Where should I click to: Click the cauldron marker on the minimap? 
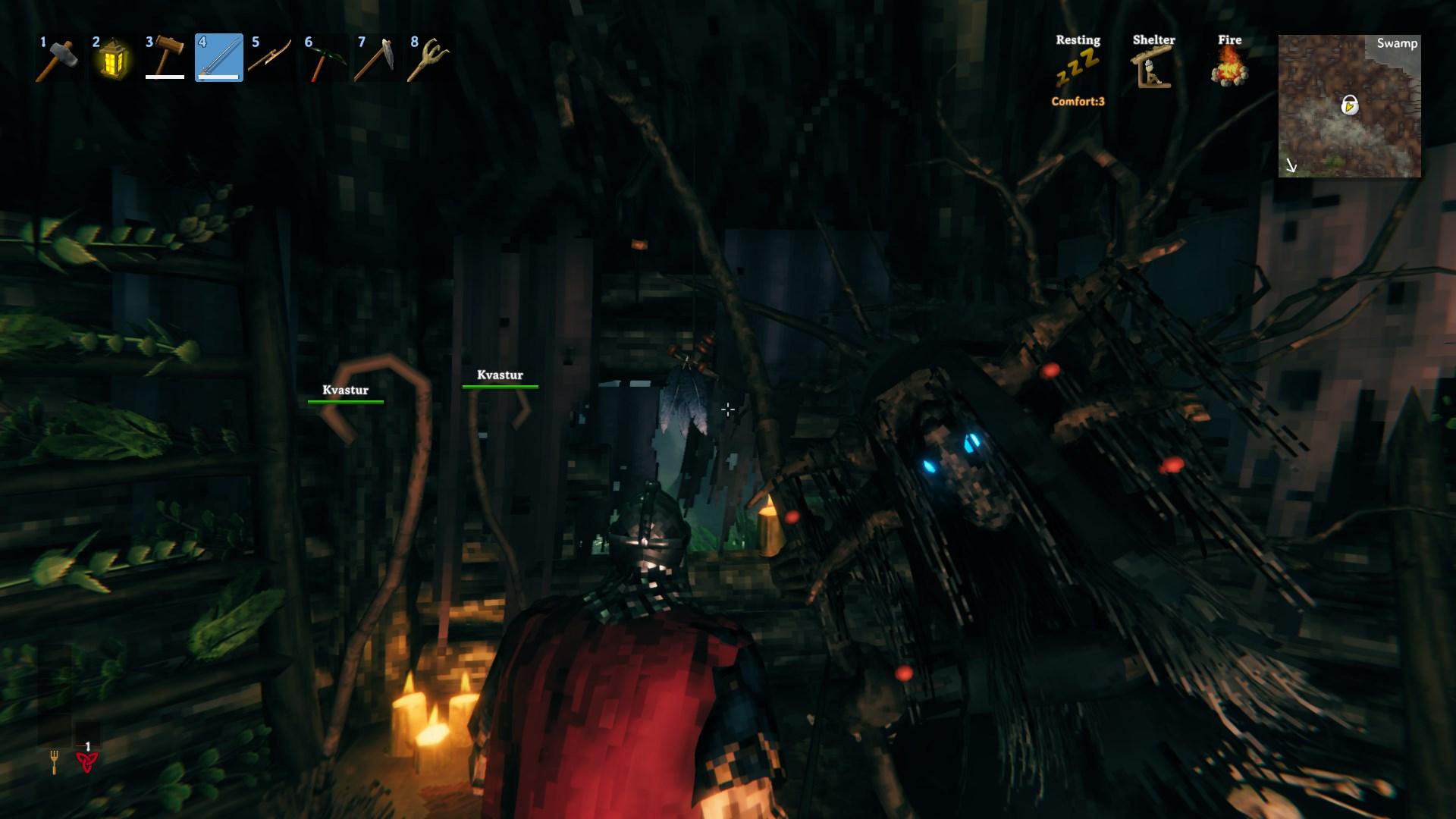click(x=1349, y=105)
